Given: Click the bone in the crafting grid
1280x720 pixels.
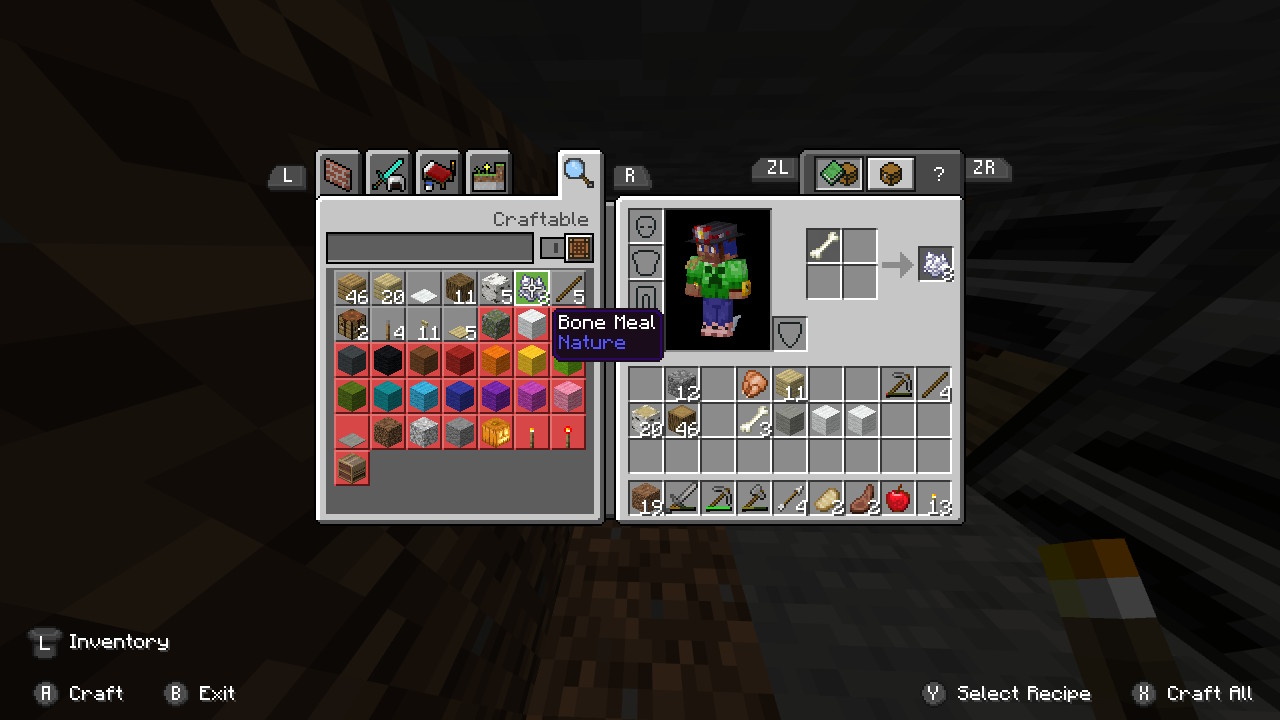Looking at the screenshot, I should point(824,246).
